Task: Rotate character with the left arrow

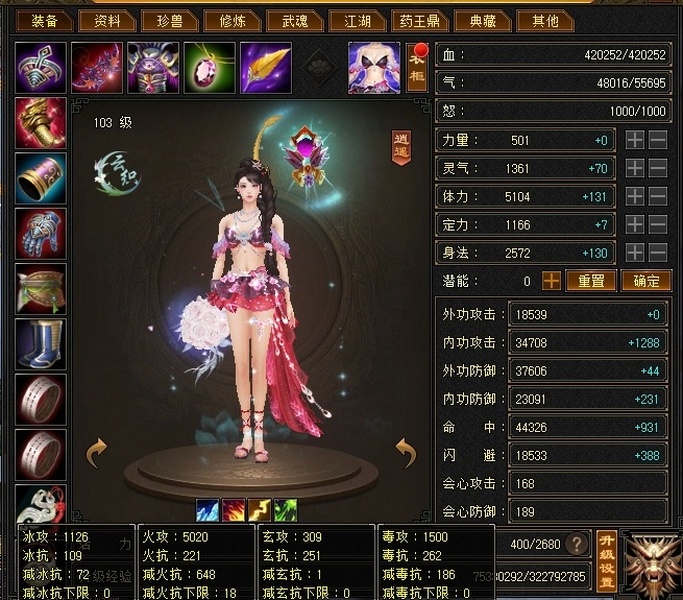Action: pyautogui.click(x=97, y=453)
